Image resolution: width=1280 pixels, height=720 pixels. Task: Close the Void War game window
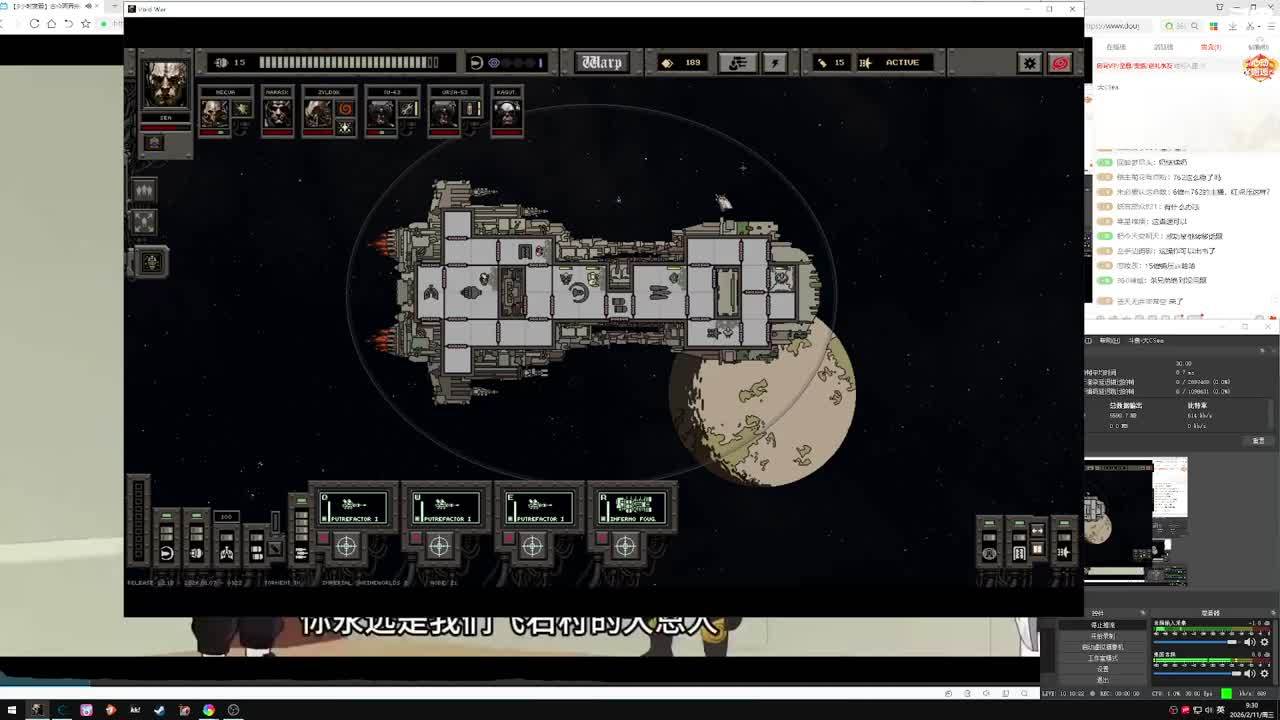[1072, 9]
